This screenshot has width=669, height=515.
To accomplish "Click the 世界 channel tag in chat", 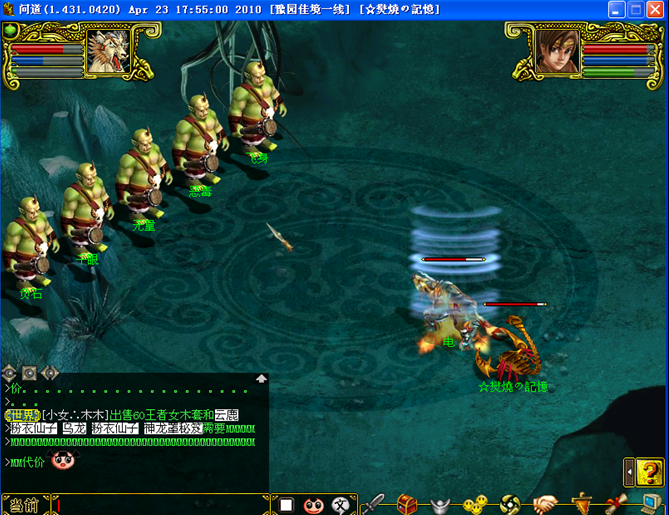I will pos(22,415).
